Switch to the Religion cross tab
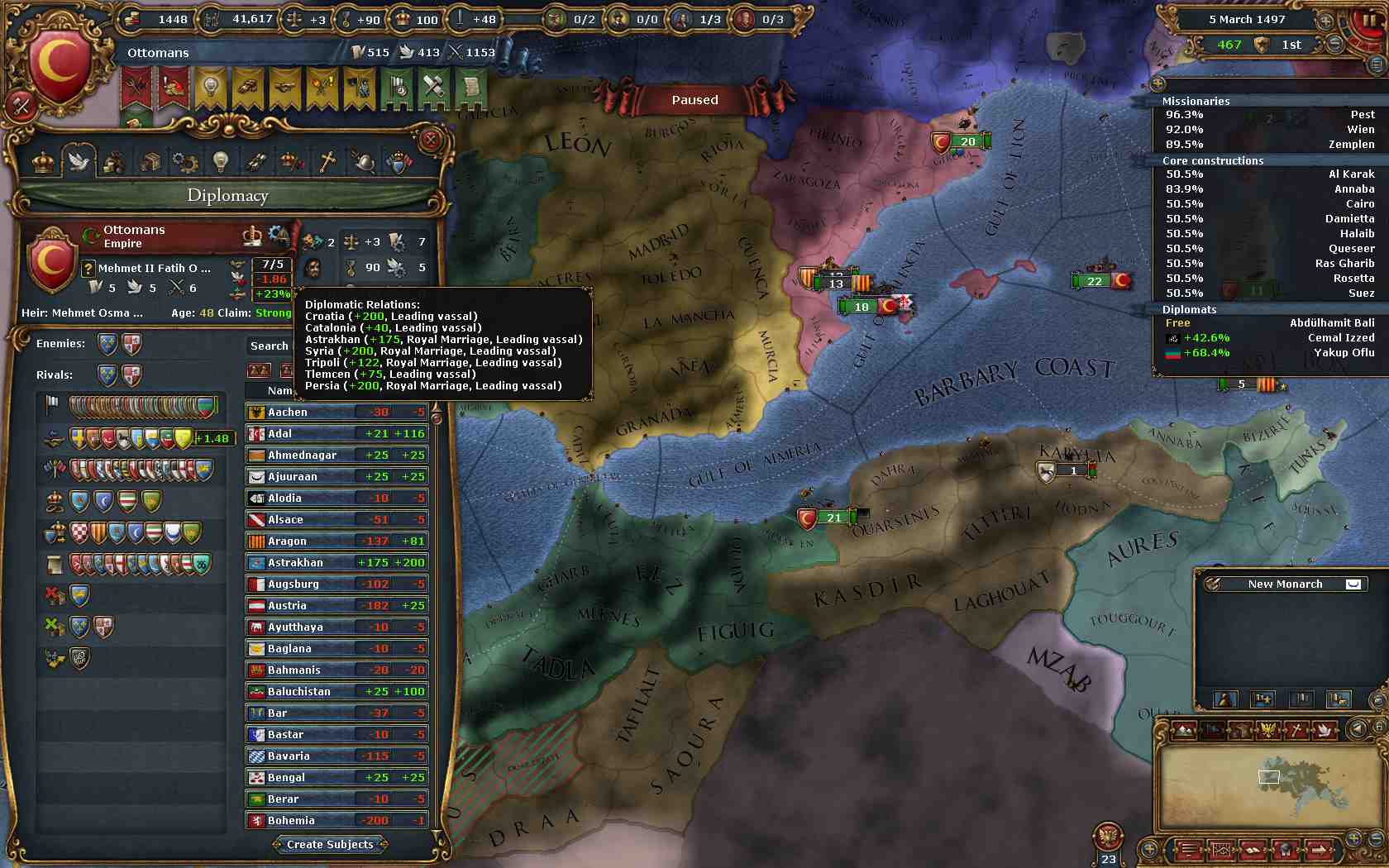 (327, 162)
